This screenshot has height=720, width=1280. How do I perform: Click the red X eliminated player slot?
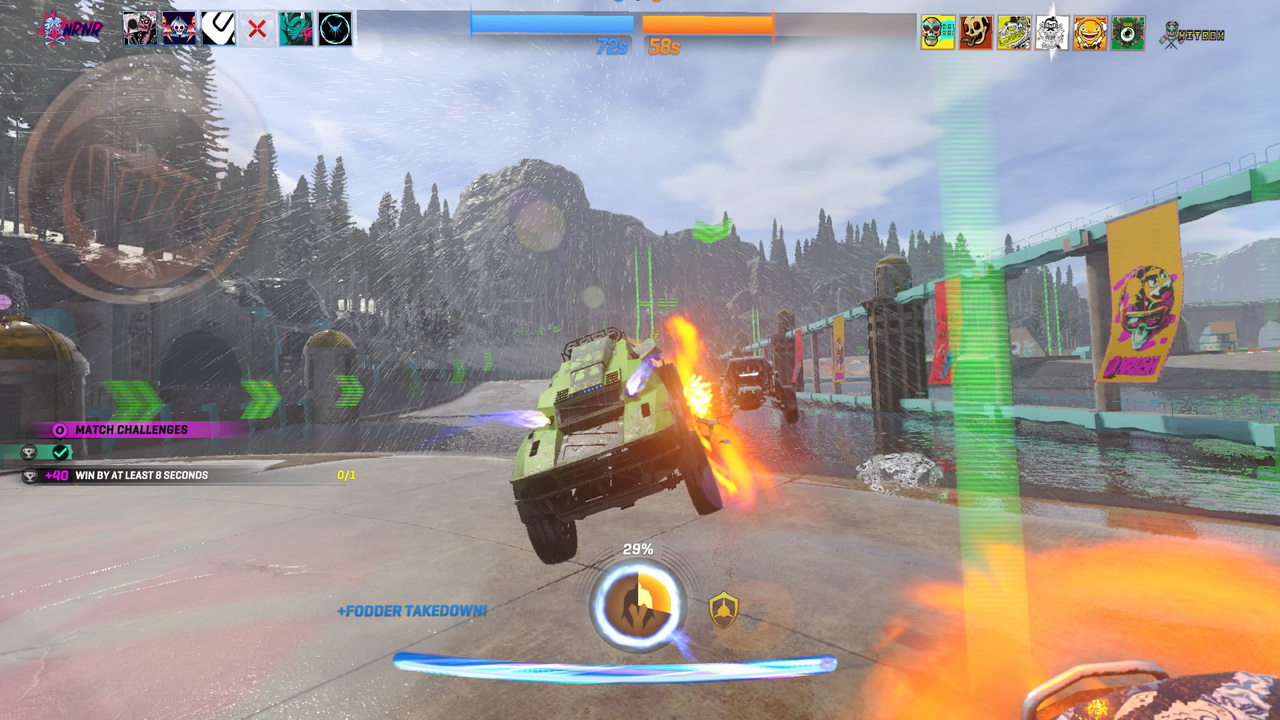pyautogui.click(x=257, y=29)
